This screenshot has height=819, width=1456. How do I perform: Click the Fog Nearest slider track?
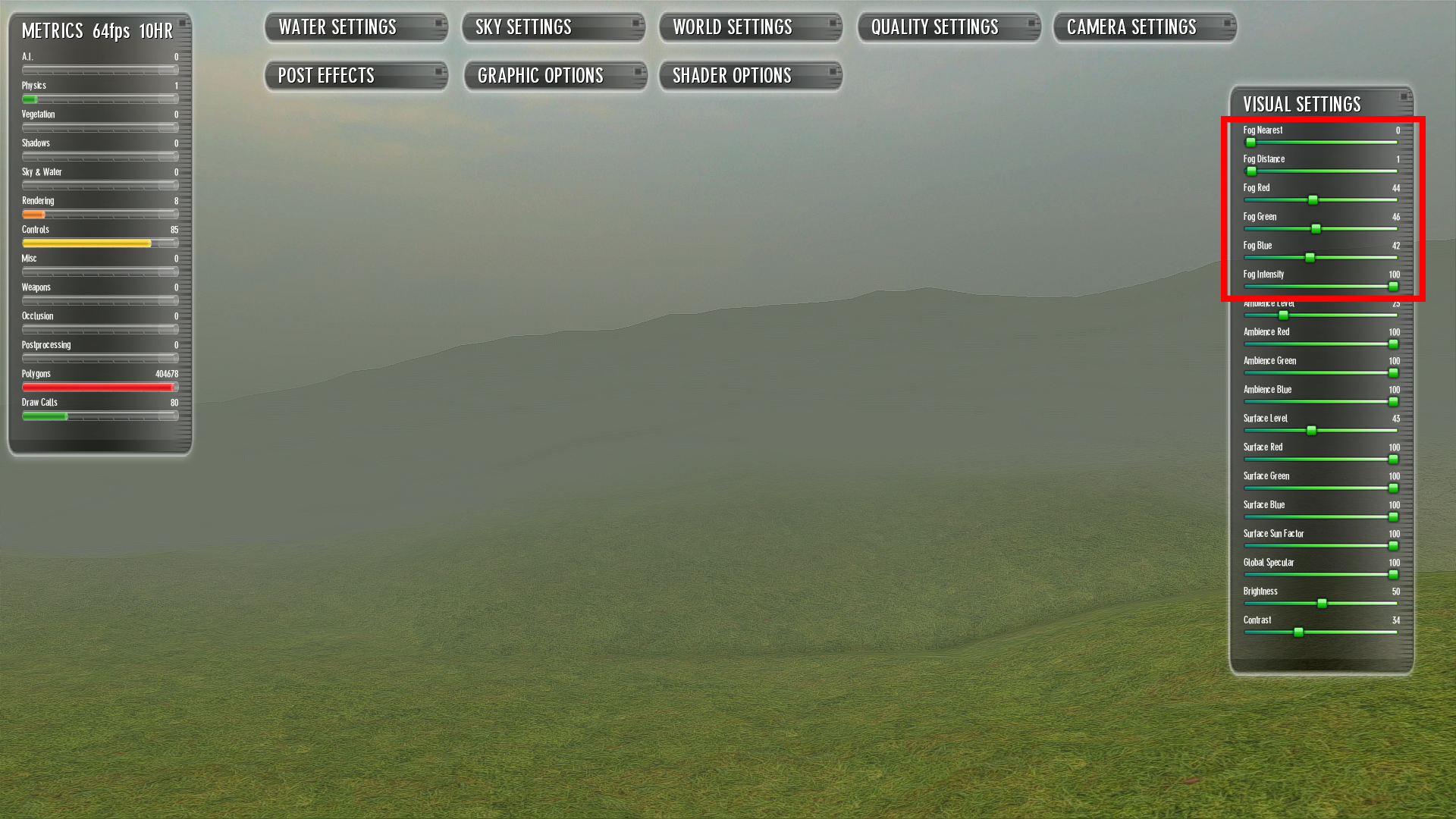pyautogui.click(x=1319, y=143)
